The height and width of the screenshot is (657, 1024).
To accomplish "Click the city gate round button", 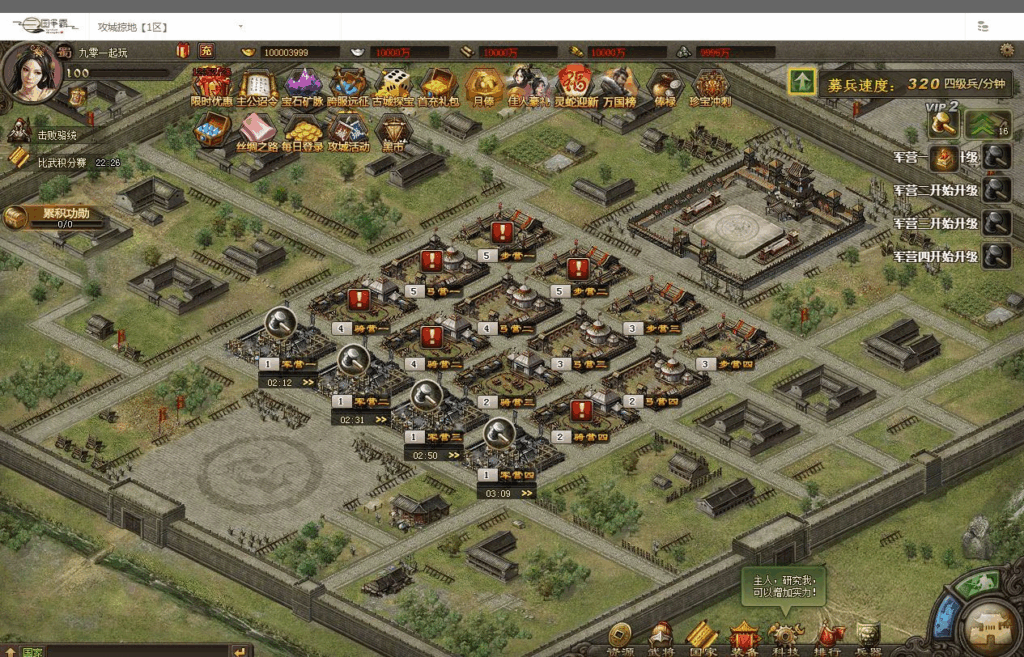I will coord(993,626).
